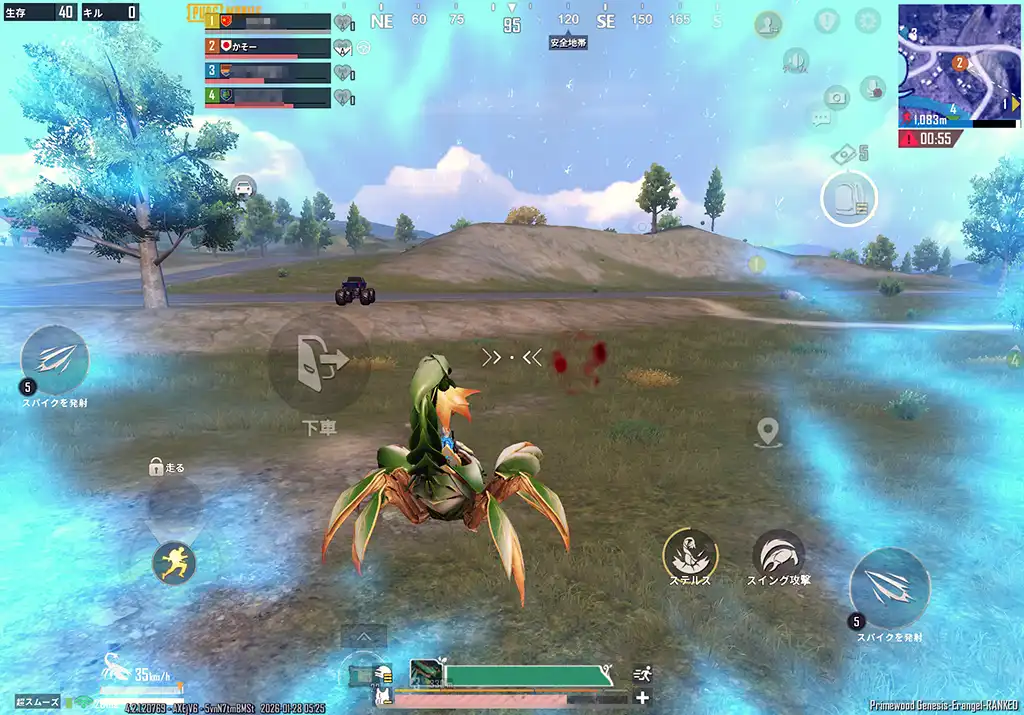Take a screenshot with the camera icon

click(836, 97)
